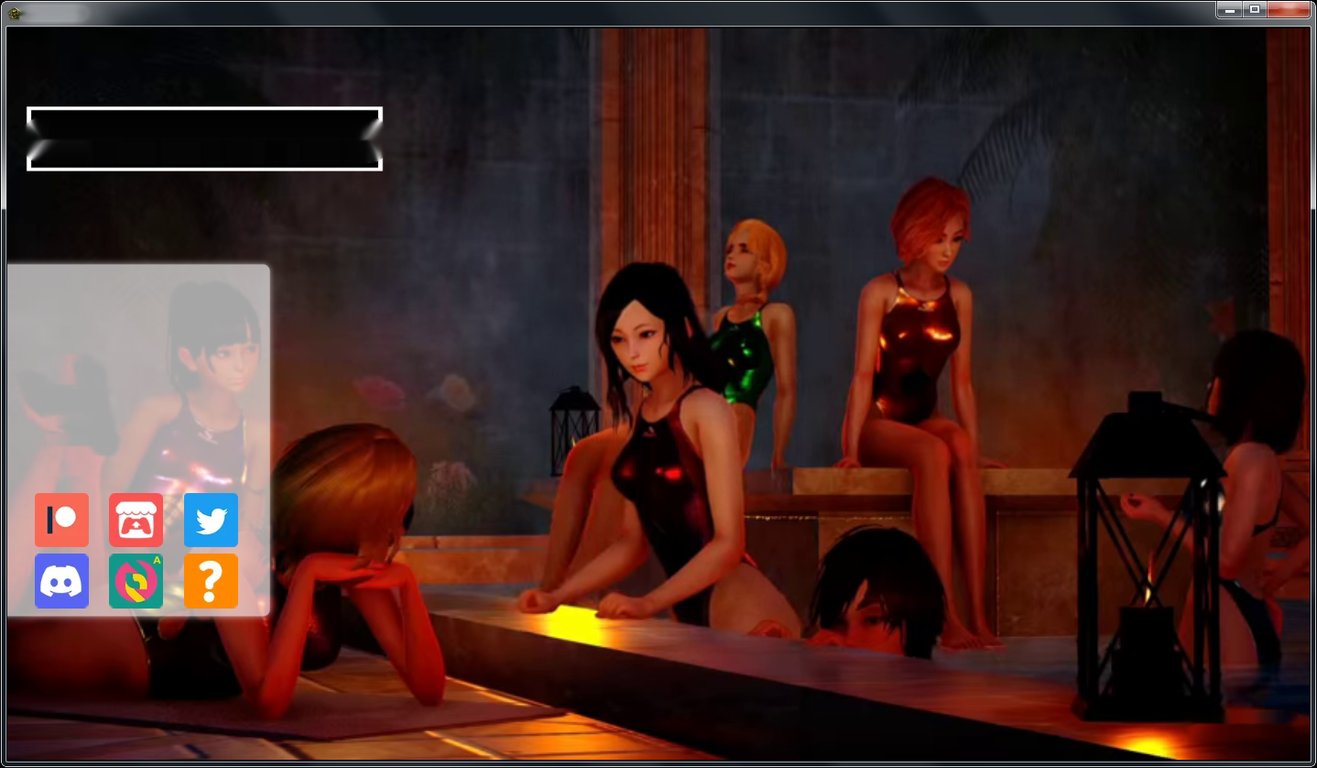
Task: Minimize the game window
Action: (x=1229, y=9)
